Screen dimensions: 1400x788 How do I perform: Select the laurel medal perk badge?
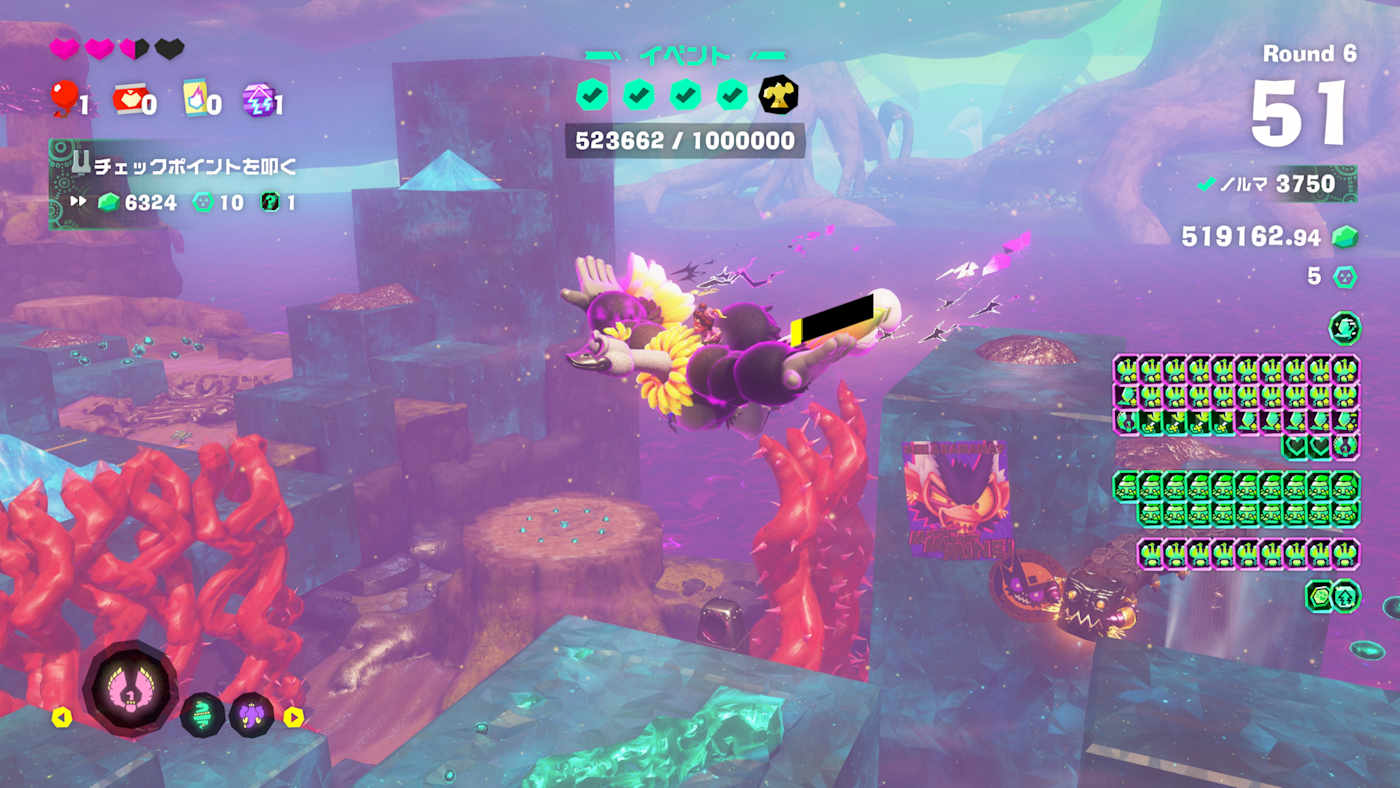[1346, 446]
